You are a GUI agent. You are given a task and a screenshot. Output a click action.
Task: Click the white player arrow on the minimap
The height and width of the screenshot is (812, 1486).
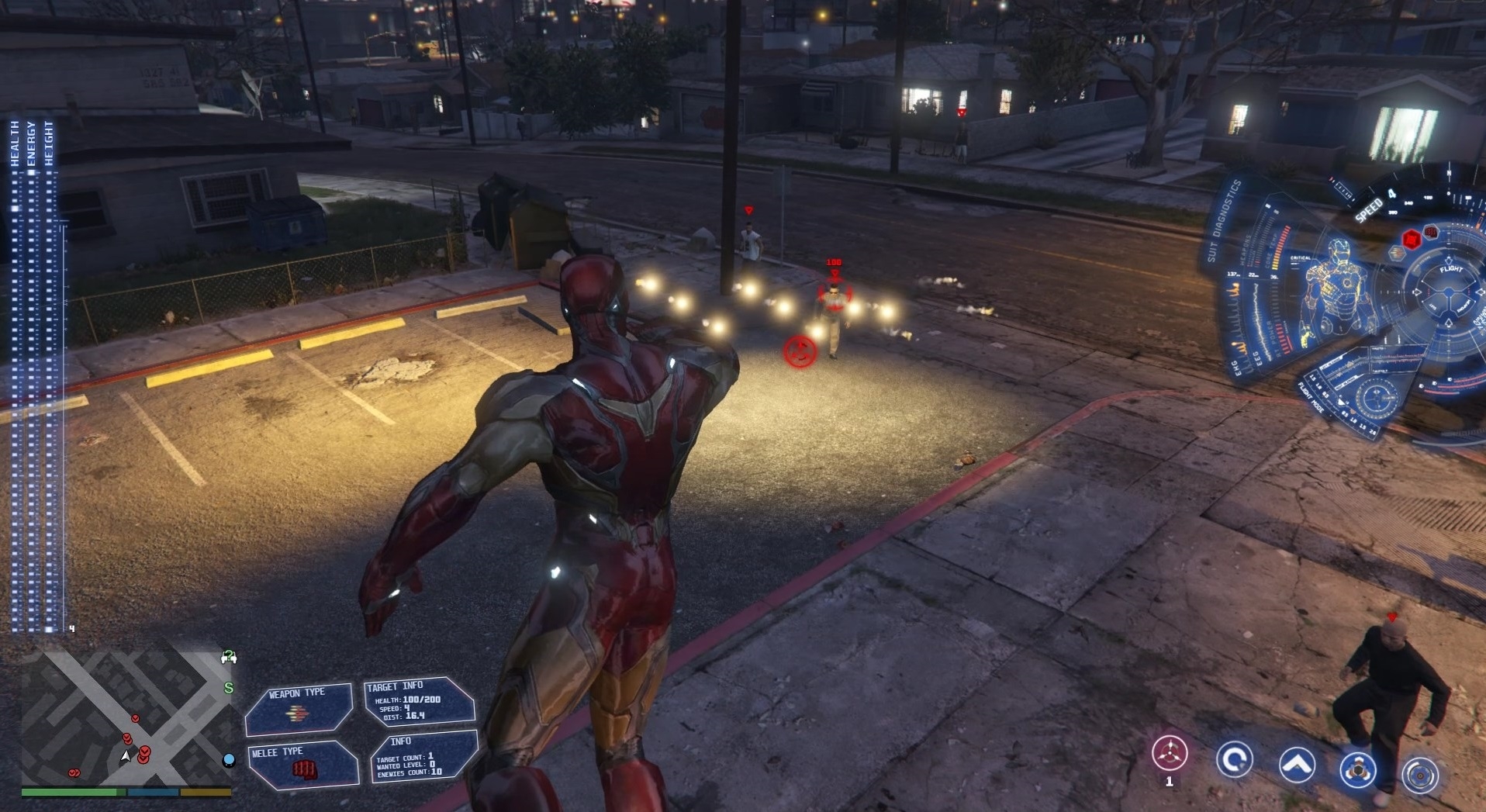(126, 755)
